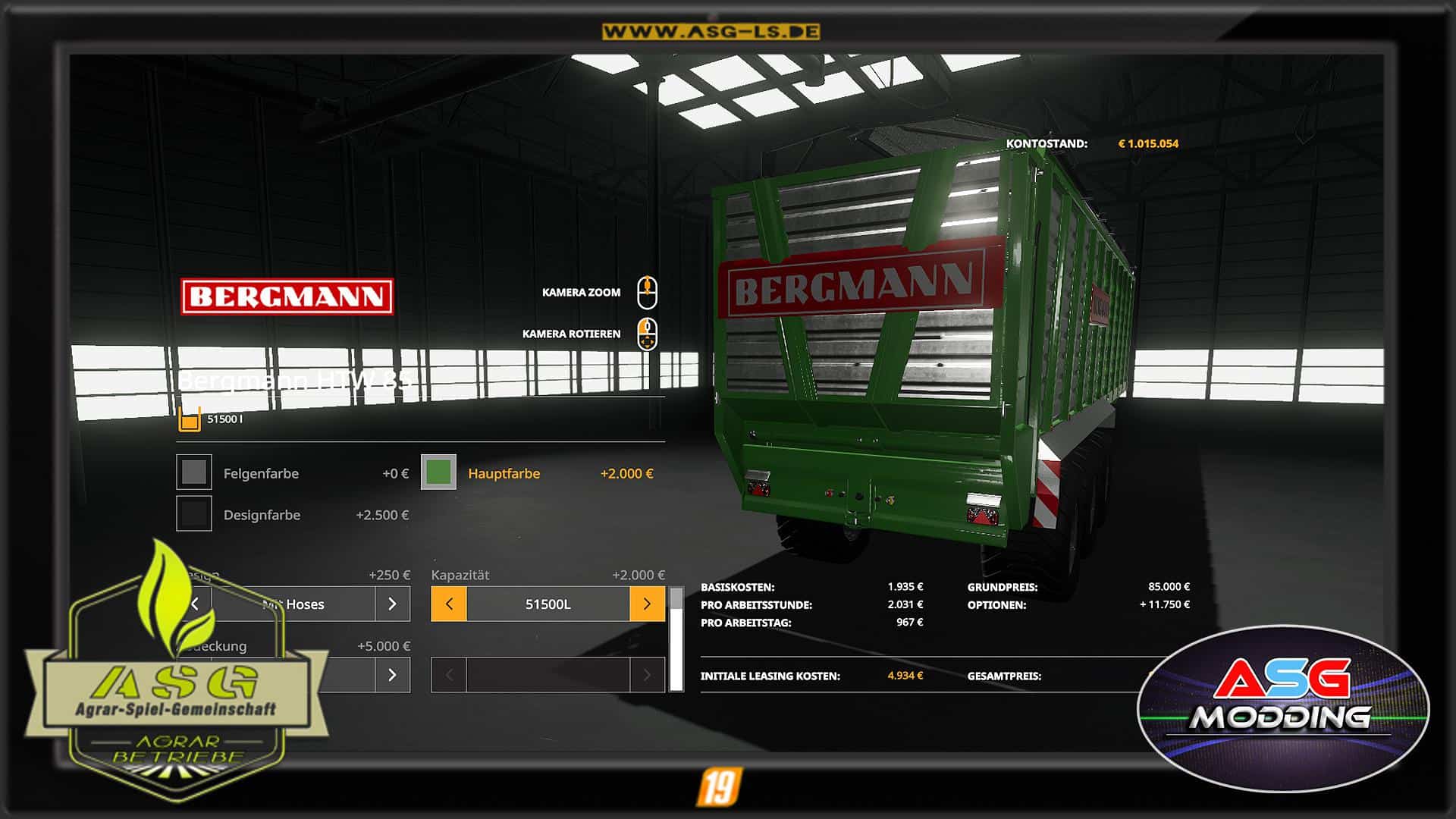1456x819 pixels.
Task: Switch 'Mit Hoses' option to previous choice
Action: coord(196,604)
